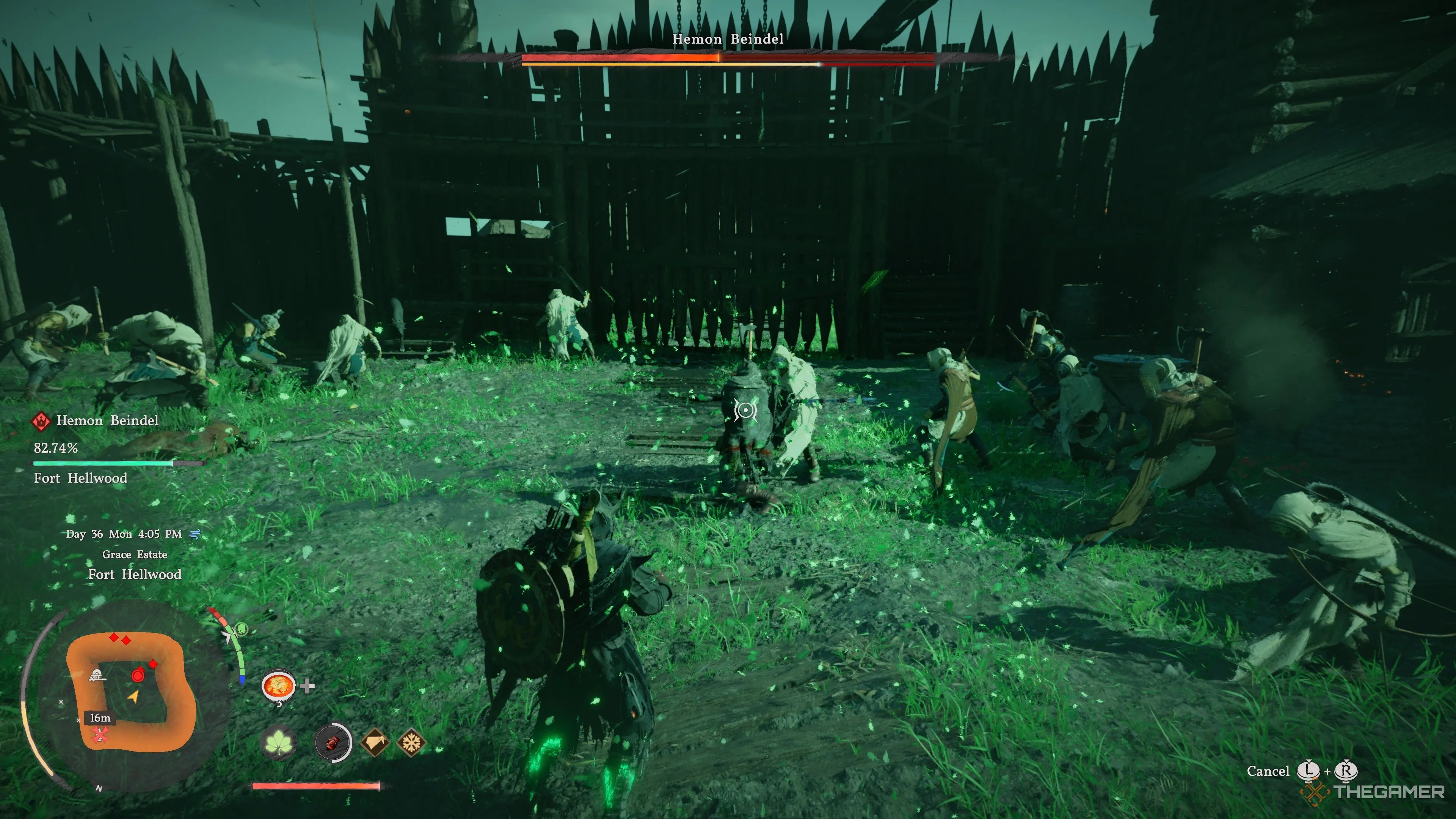The width and height of the screenshot is (1456, 819).
Task: Select the snowflake diamond status icon
Action: pyautogui.click(x=411, y=742)
